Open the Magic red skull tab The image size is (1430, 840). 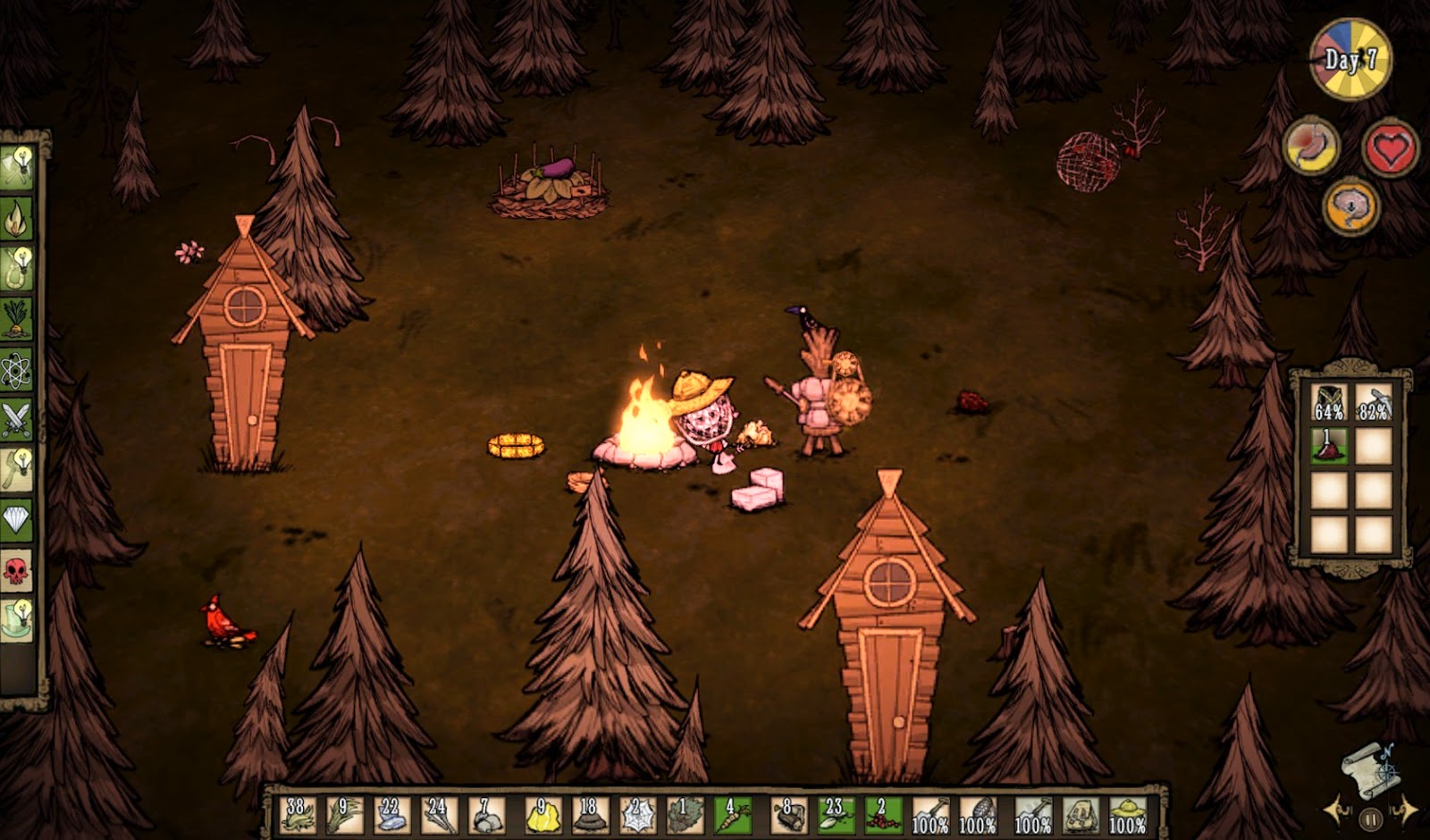[x=16, y=569]
